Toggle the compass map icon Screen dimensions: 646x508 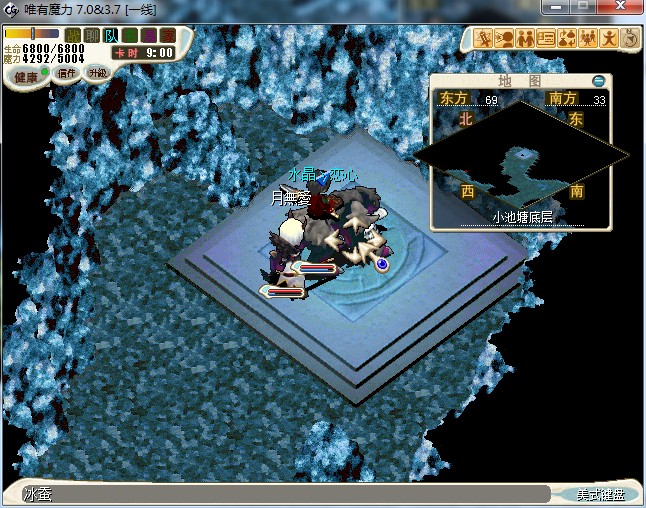630,39
